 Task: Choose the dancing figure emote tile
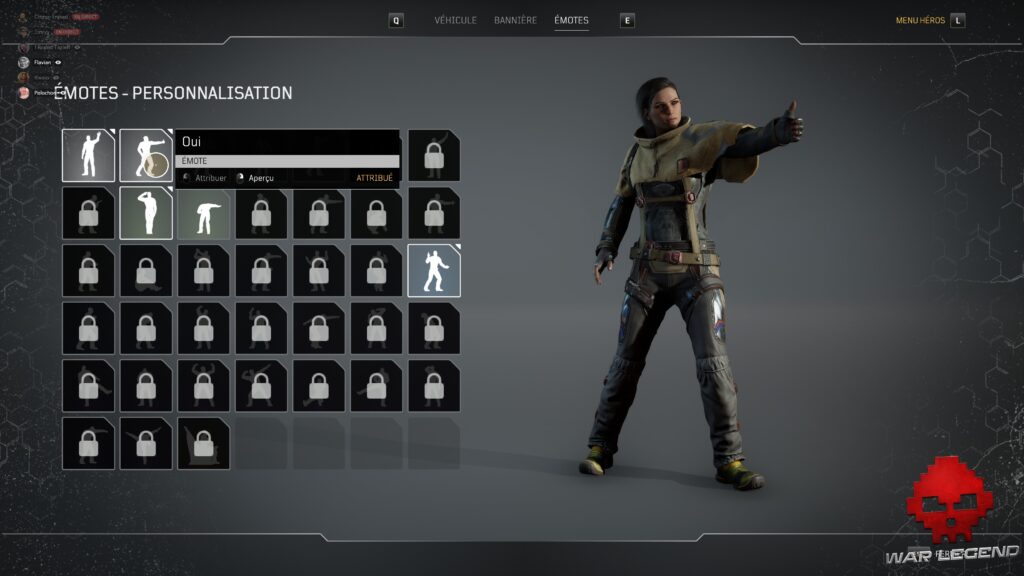pyautogui.click(x=434, y=271)
